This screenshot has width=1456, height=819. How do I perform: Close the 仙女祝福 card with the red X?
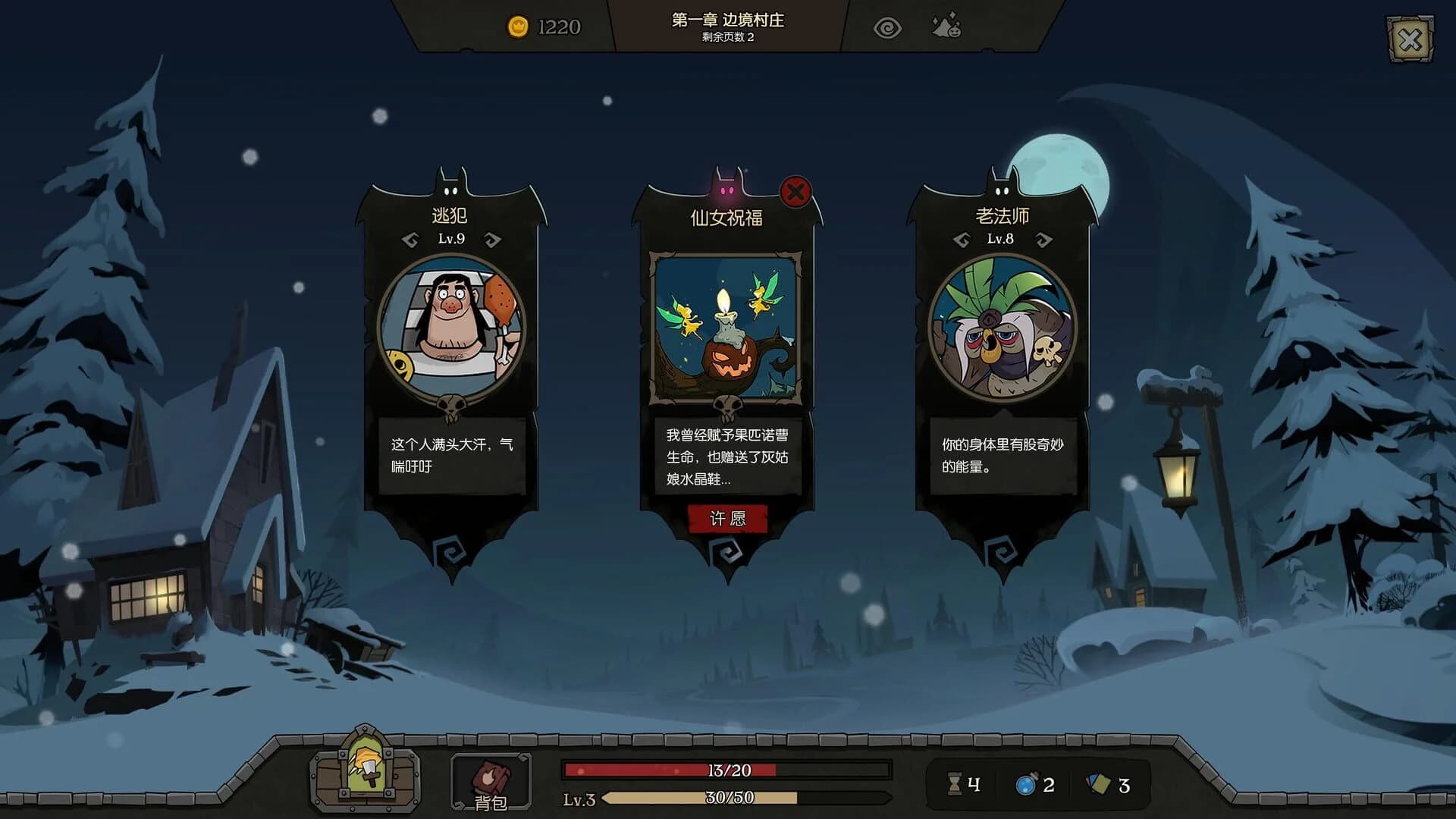pyautogui.click(x=795, y=192)
